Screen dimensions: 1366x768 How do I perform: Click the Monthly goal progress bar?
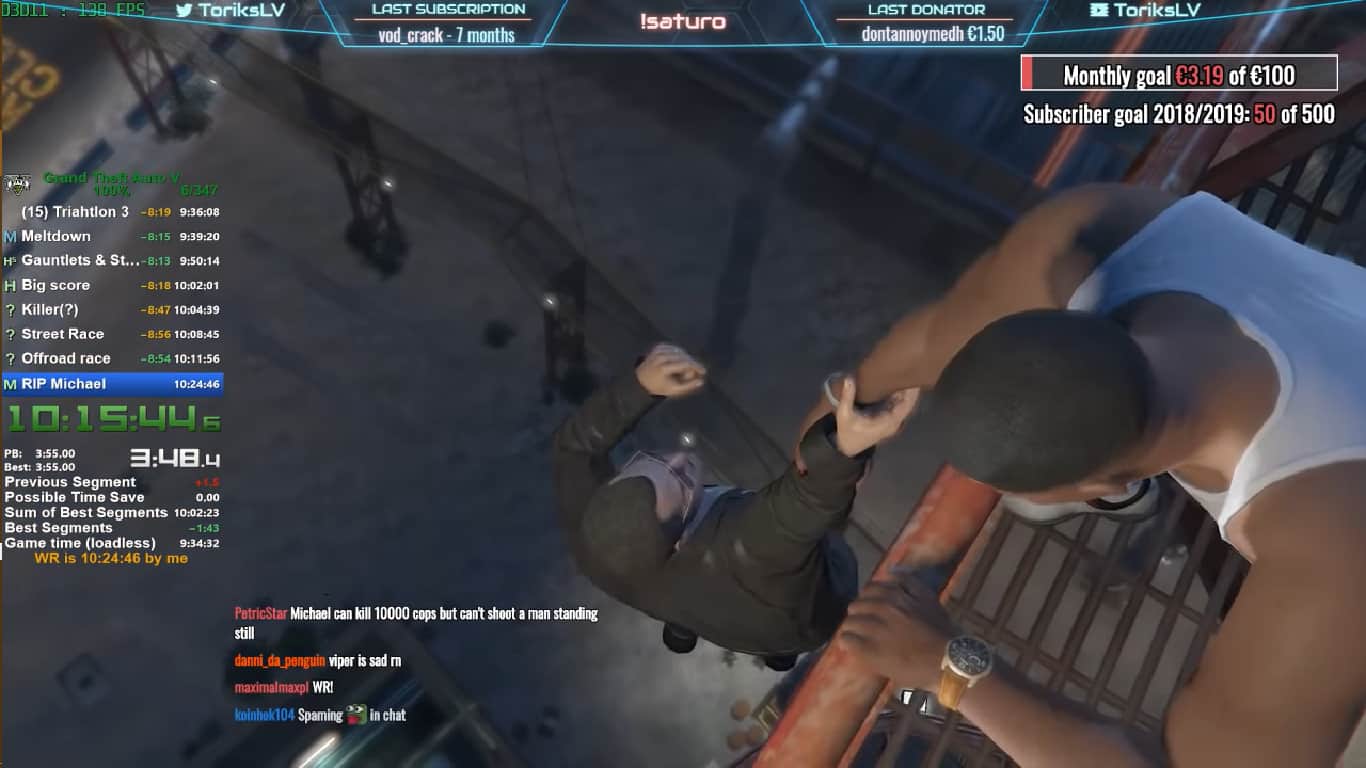coord(1180,76)
